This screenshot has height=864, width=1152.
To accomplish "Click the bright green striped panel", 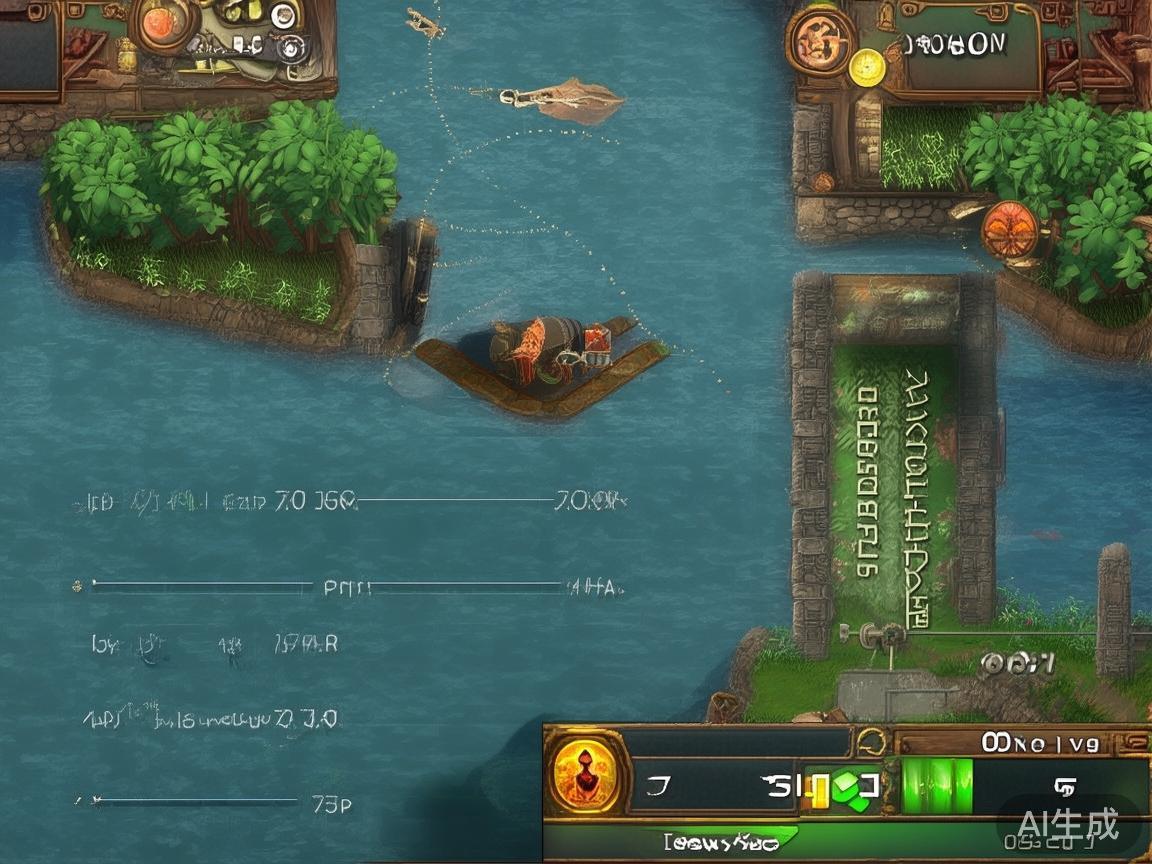I will pyautogui.click(x=937, y=784).
